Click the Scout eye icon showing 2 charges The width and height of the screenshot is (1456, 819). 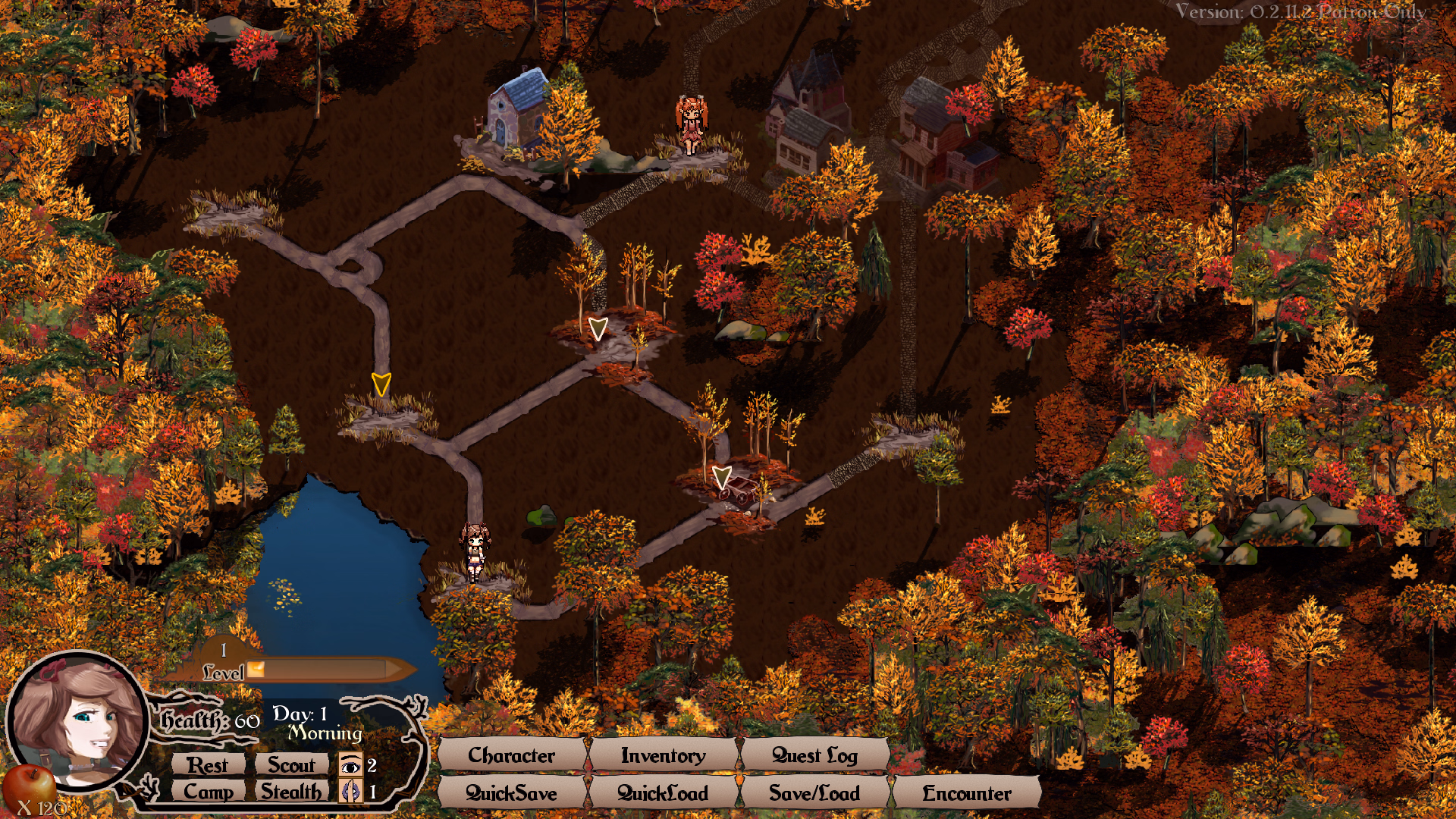[350, 765]
